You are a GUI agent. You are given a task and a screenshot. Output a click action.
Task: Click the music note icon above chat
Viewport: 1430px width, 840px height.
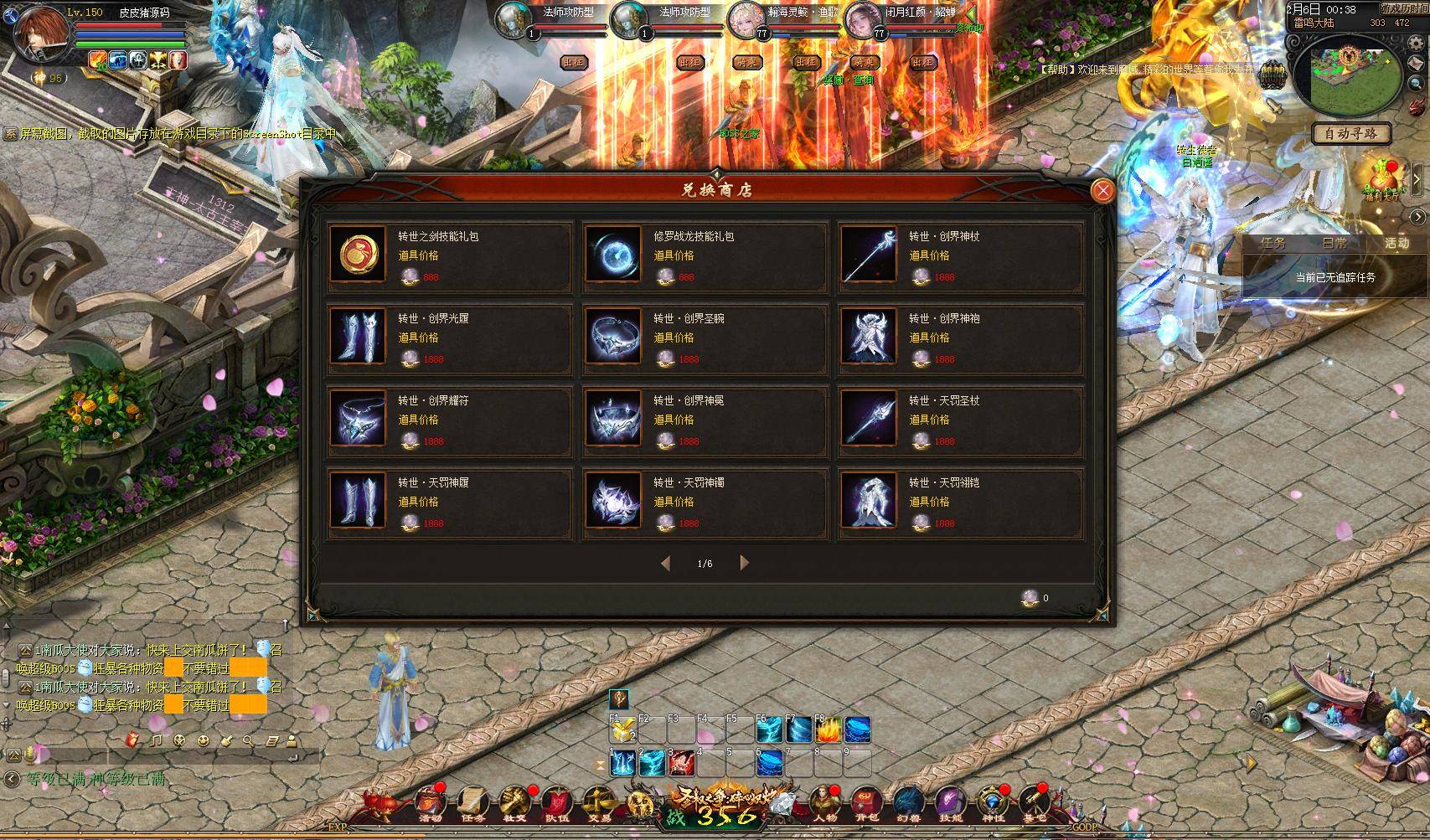tap(156, 740)
